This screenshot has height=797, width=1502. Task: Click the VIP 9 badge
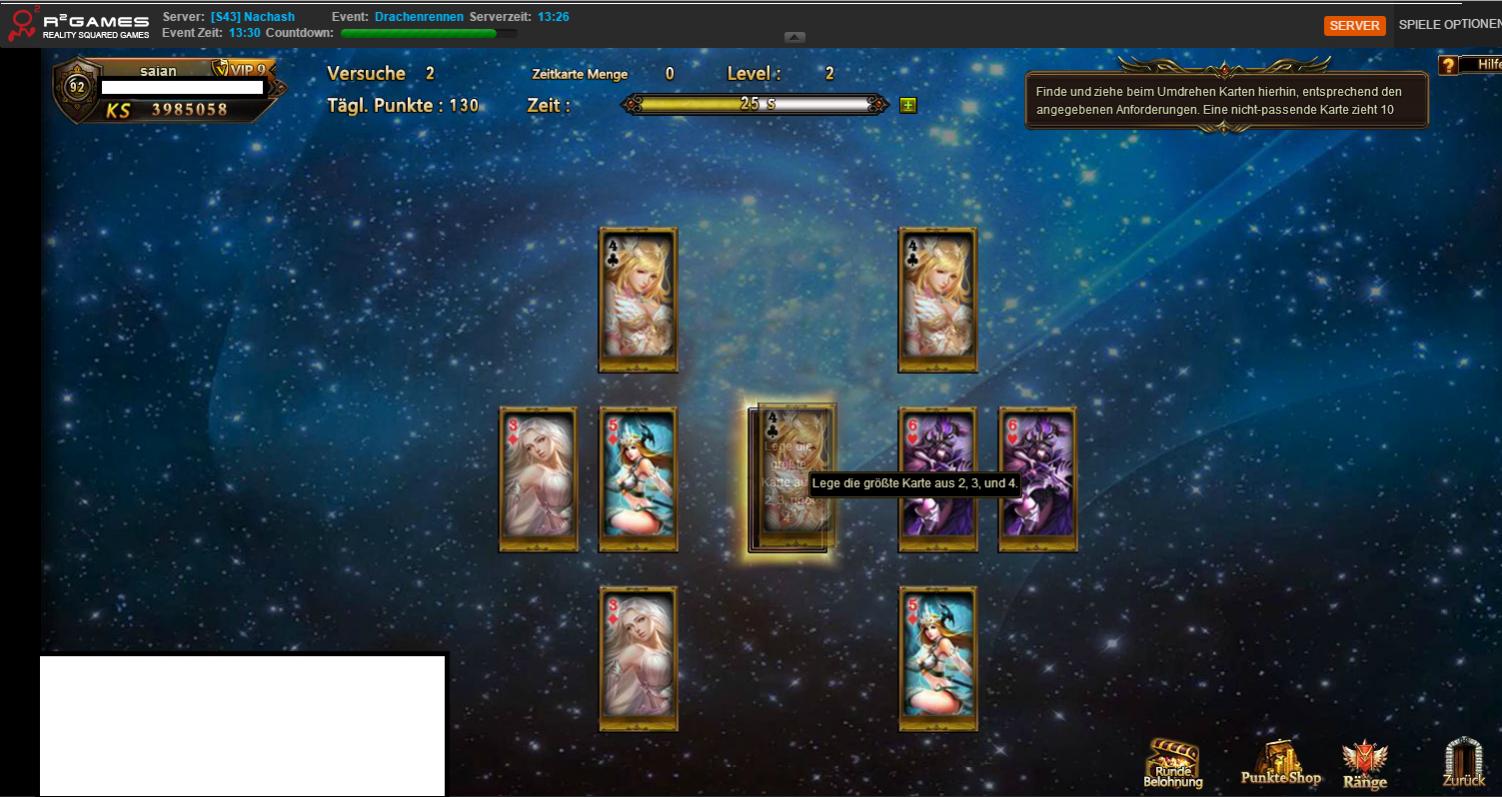tap(241, 70)
